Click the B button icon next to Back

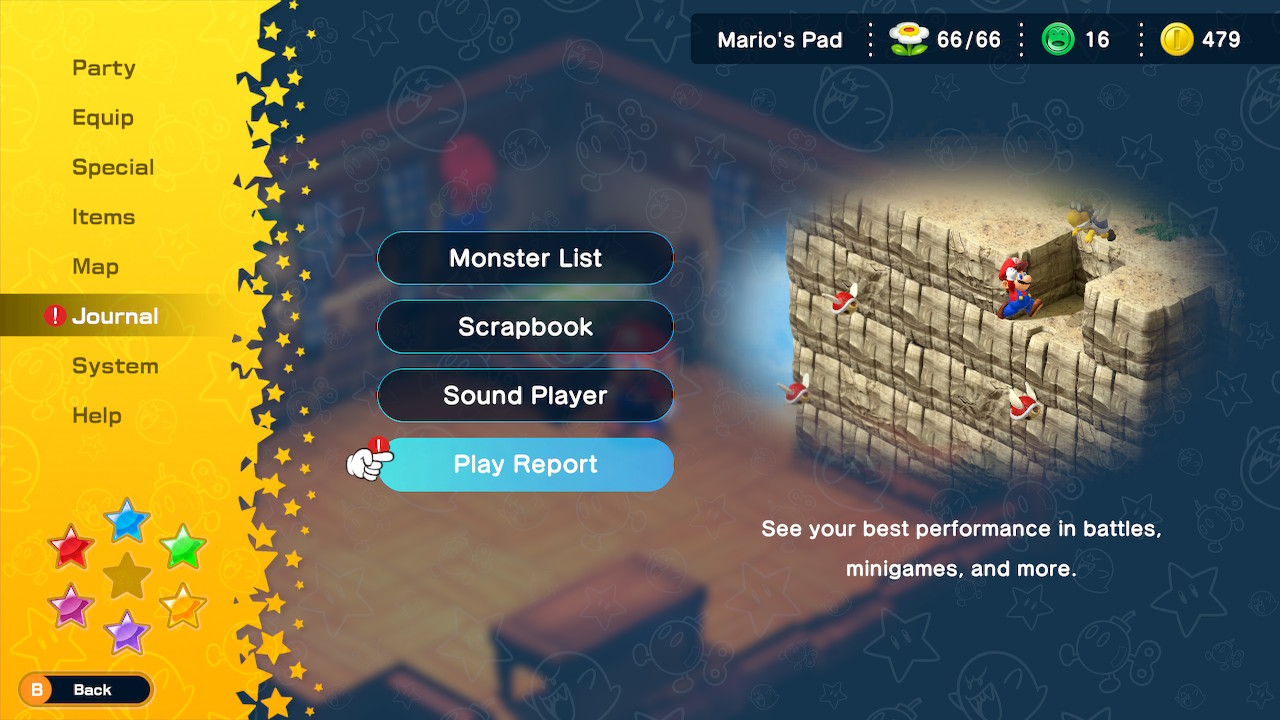[38, 690]
